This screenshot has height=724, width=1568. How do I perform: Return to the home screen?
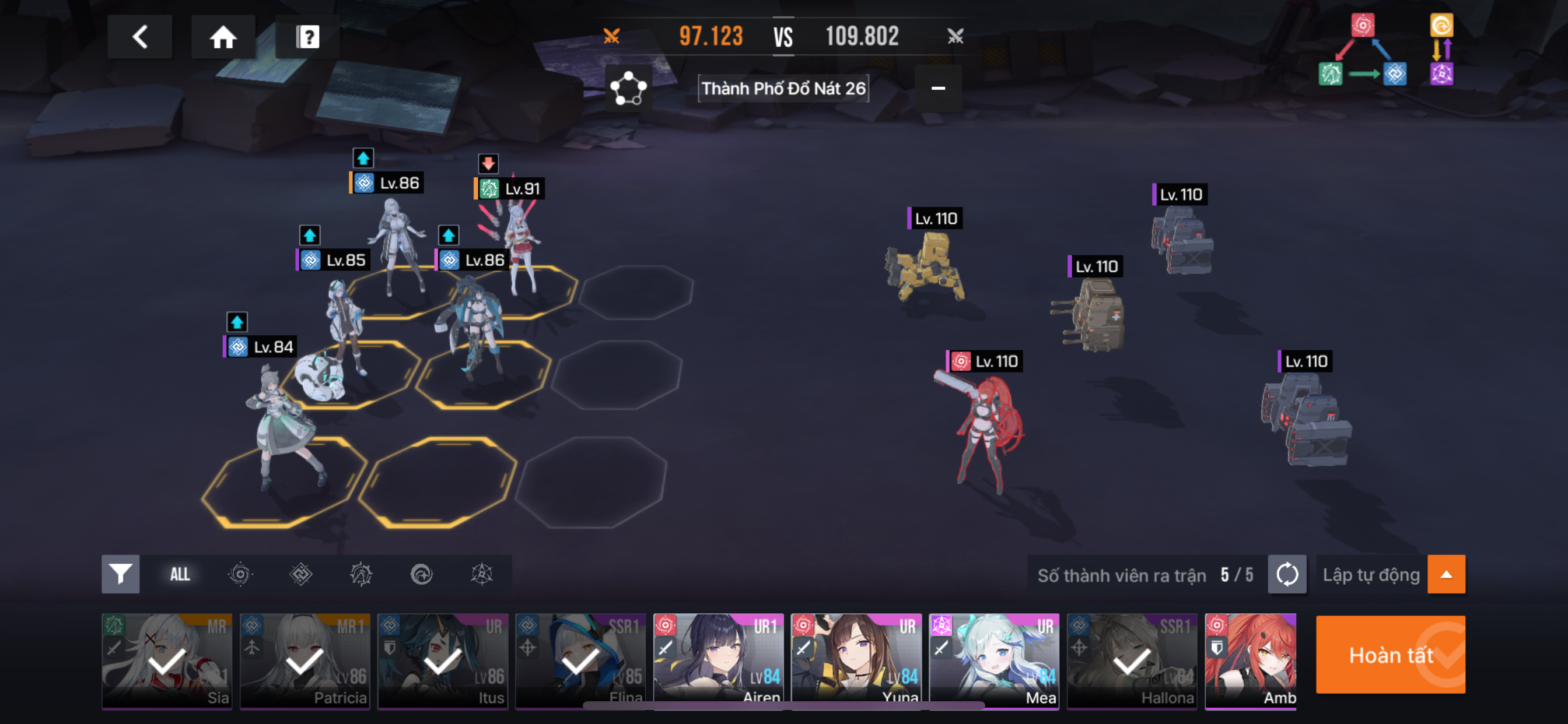[x=223, y=37]
